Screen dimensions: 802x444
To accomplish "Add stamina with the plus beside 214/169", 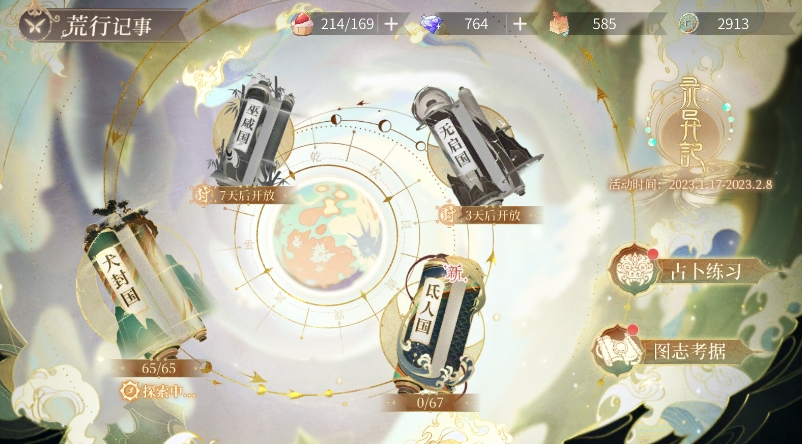I will coord(390,24).
